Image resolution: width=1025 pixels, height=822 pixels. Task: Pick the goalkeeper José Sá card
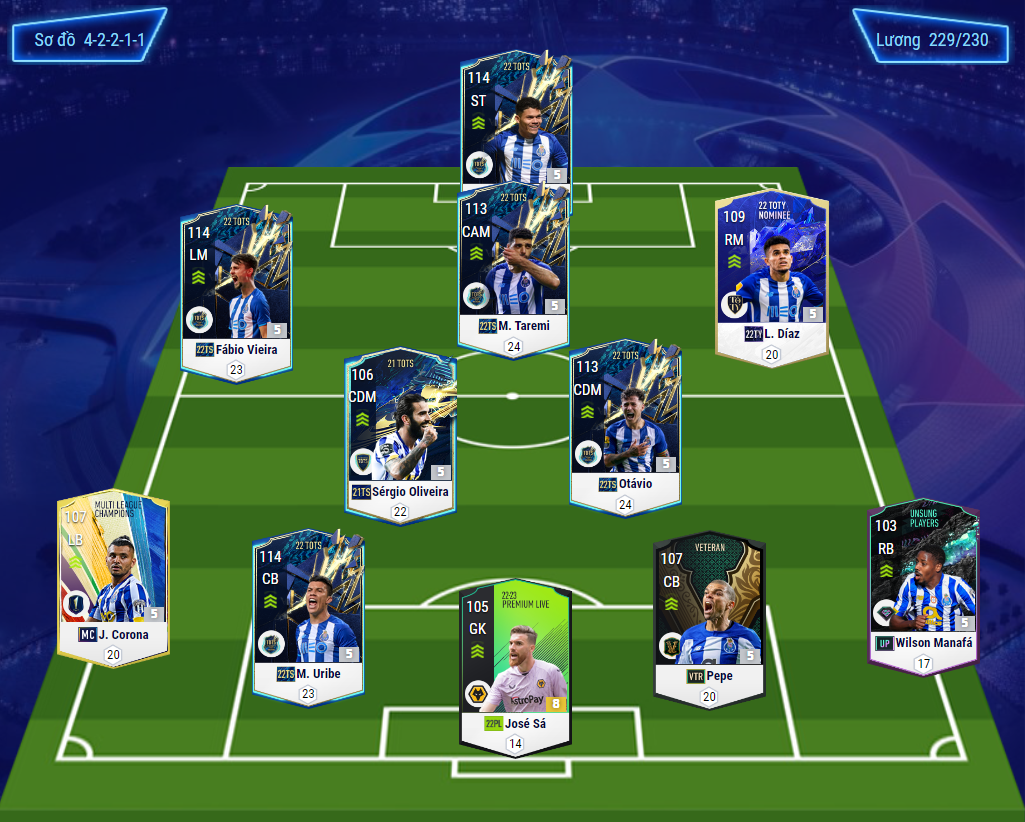(515, 660)
